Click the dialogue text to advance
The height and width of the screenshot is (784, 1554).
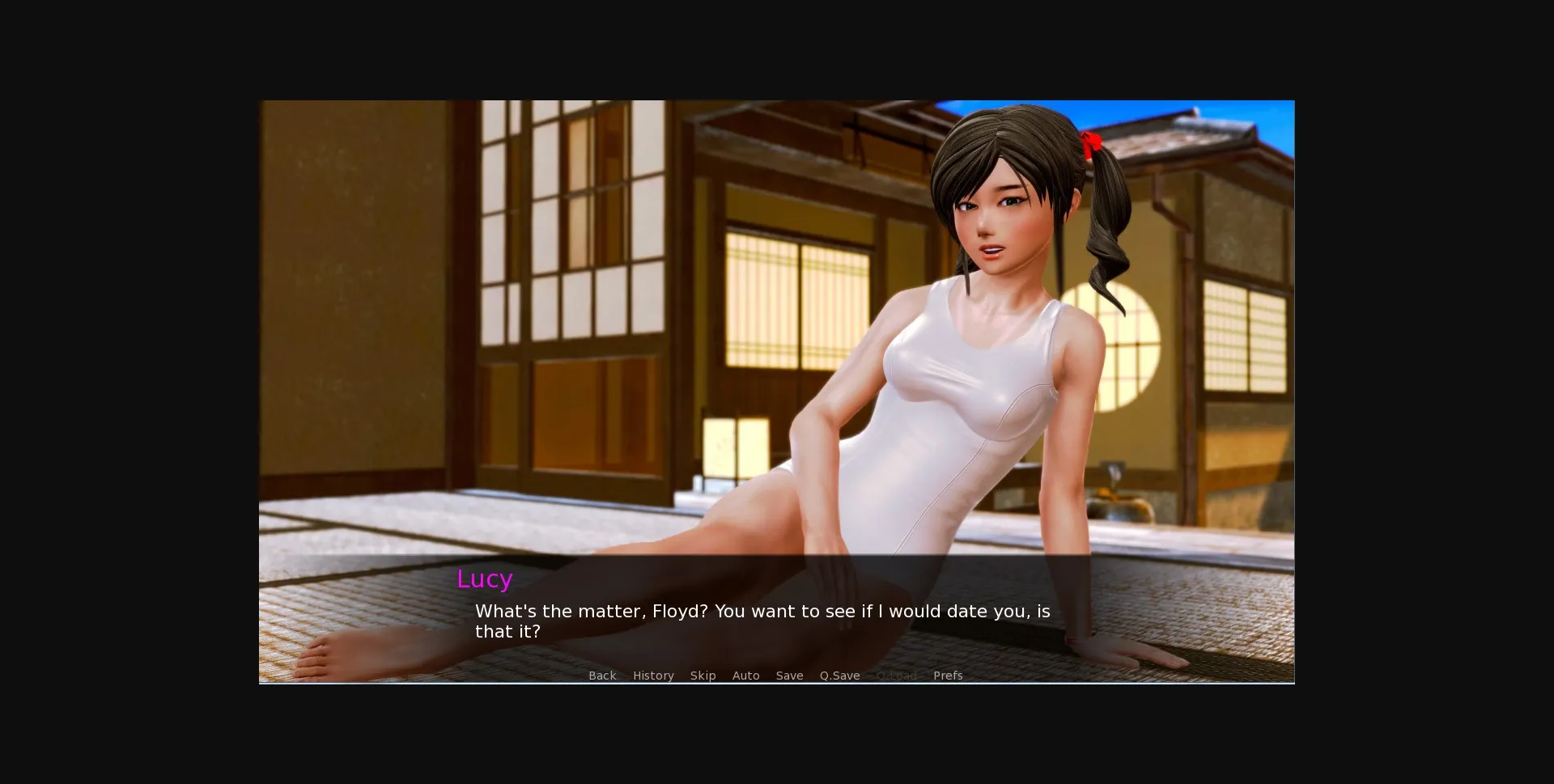[x=762, y=621]
